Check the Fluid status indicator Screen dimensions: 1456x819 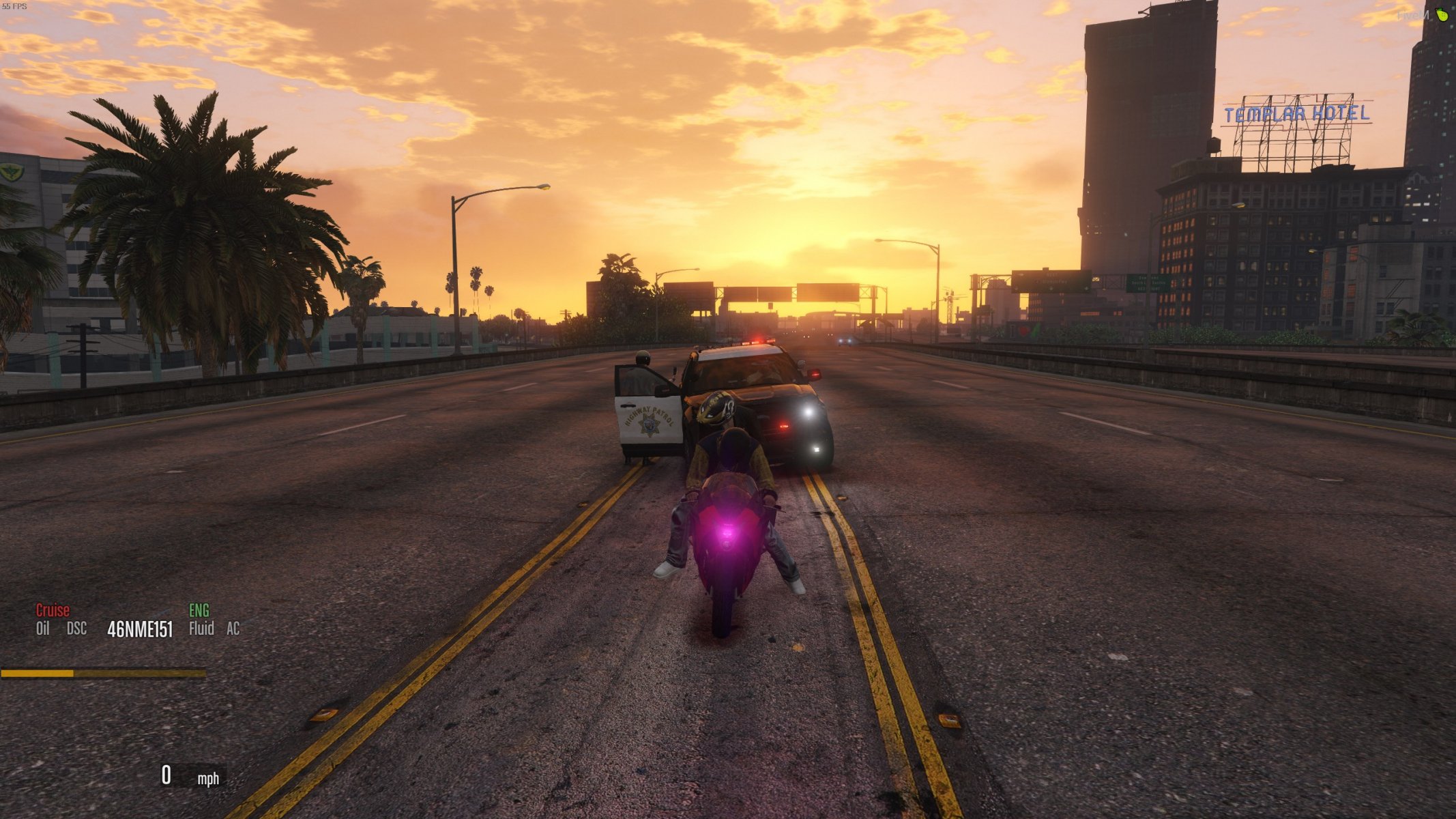point(201,629)
